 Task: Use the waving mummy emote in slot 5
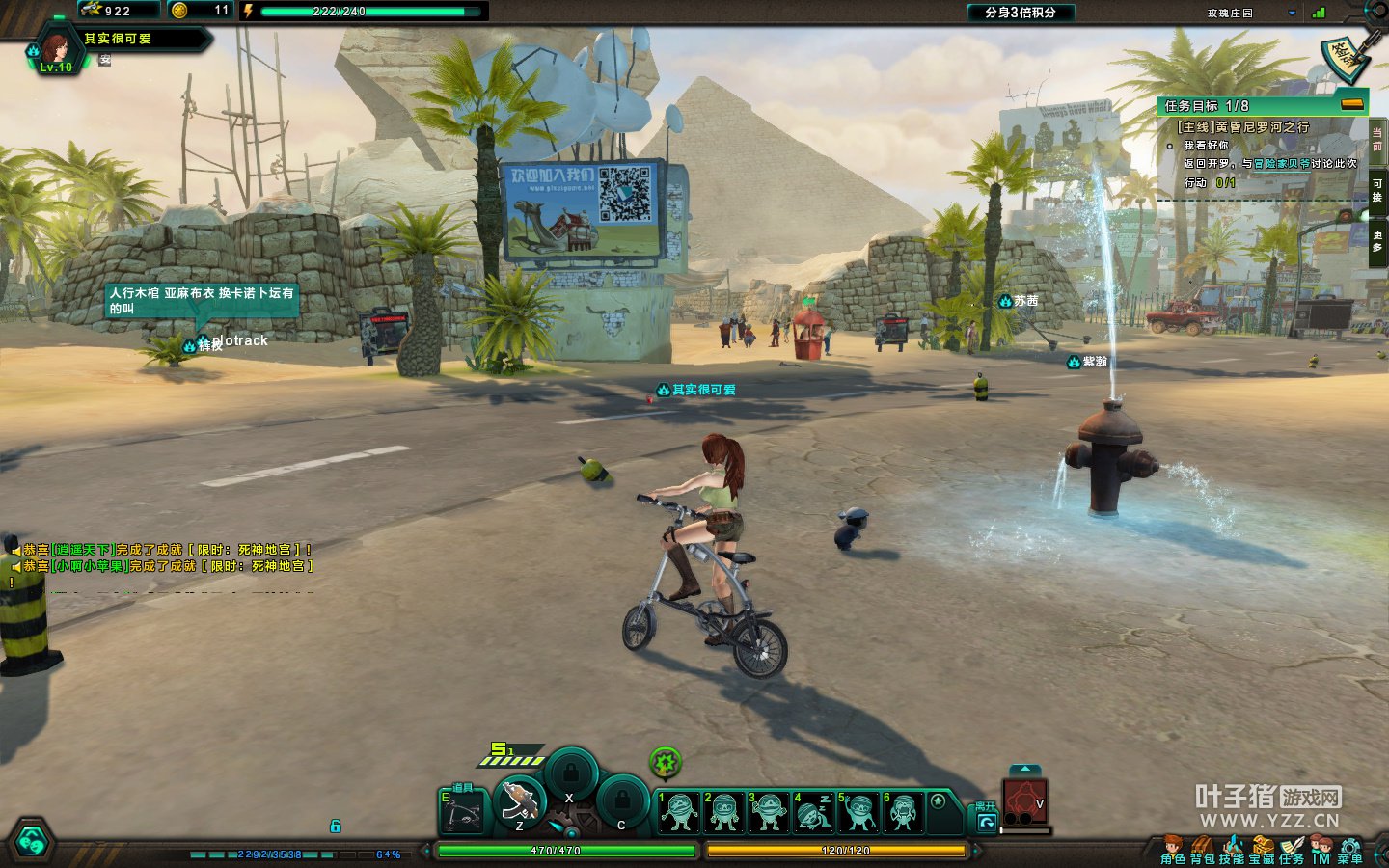click(x=857, y=812)
